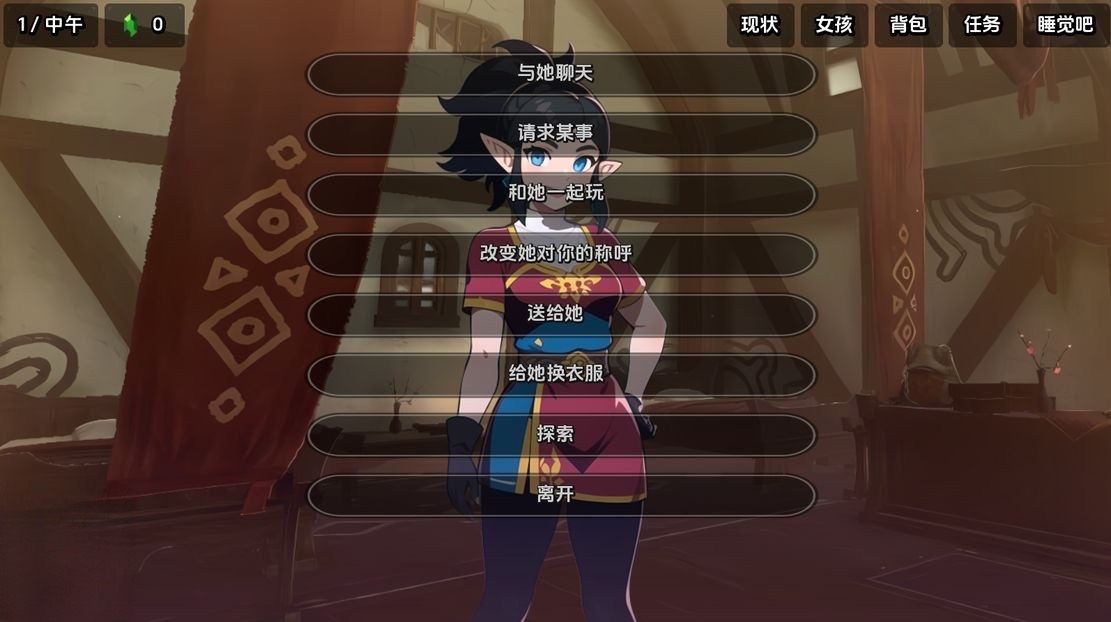Select 给她换衣服 to change outfit
Image resolution: width=1111 pixels, height=622 pixels.
[561, 374]
